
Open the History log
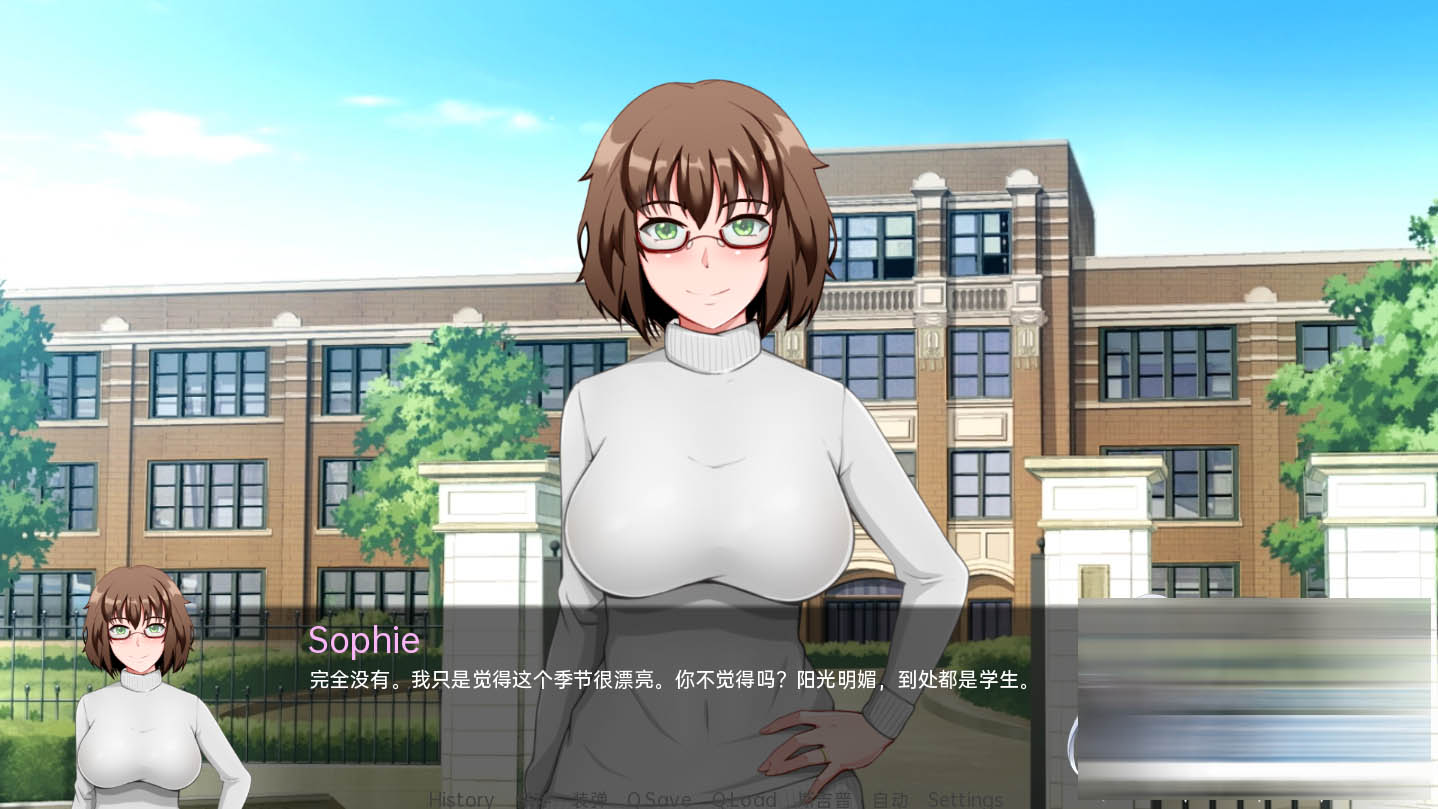(x=461, y=799)
